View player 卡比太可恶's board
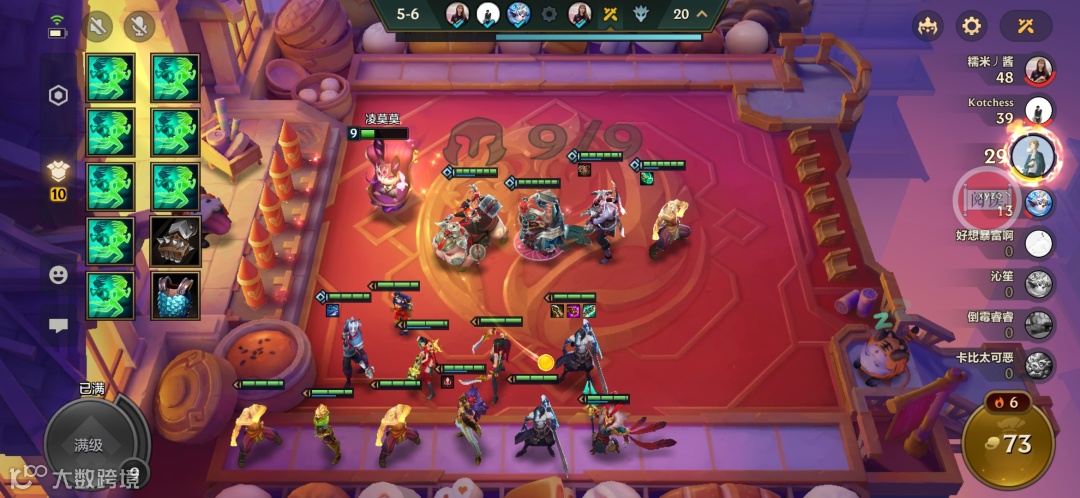 click(1039, 365)
